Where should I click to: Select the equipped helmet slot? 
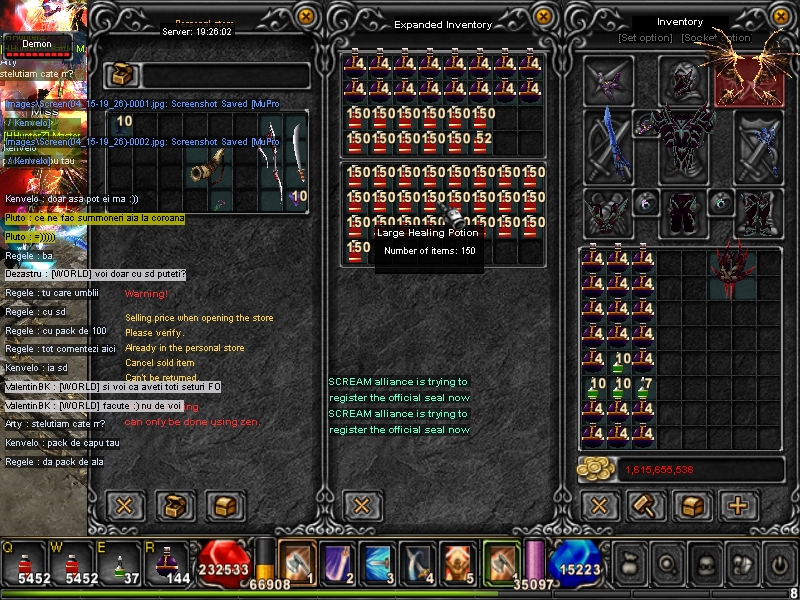[685, 80]
